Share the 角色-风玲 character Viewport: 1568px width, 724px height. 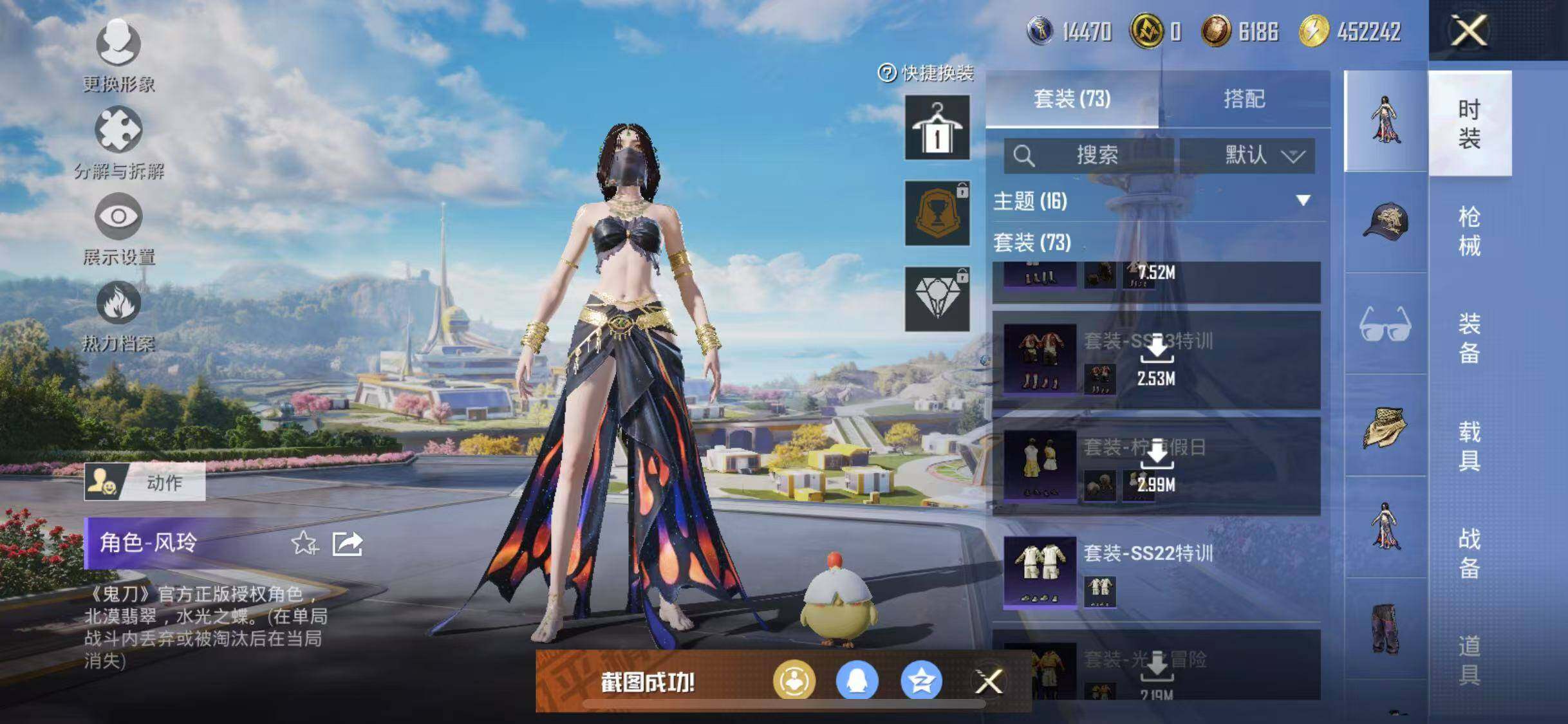tap(348, 544)
